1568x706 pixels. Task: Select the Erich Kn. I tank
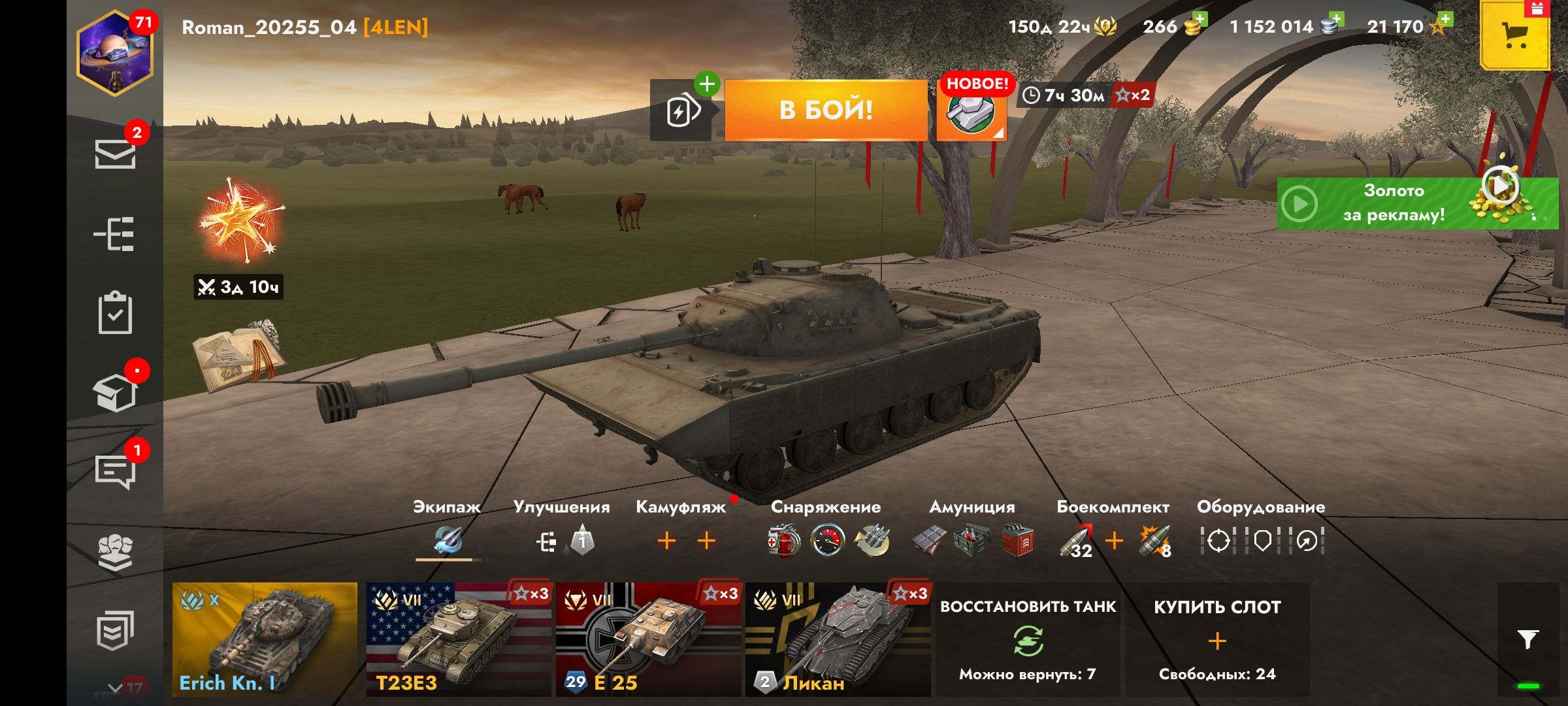pos(265,639)
